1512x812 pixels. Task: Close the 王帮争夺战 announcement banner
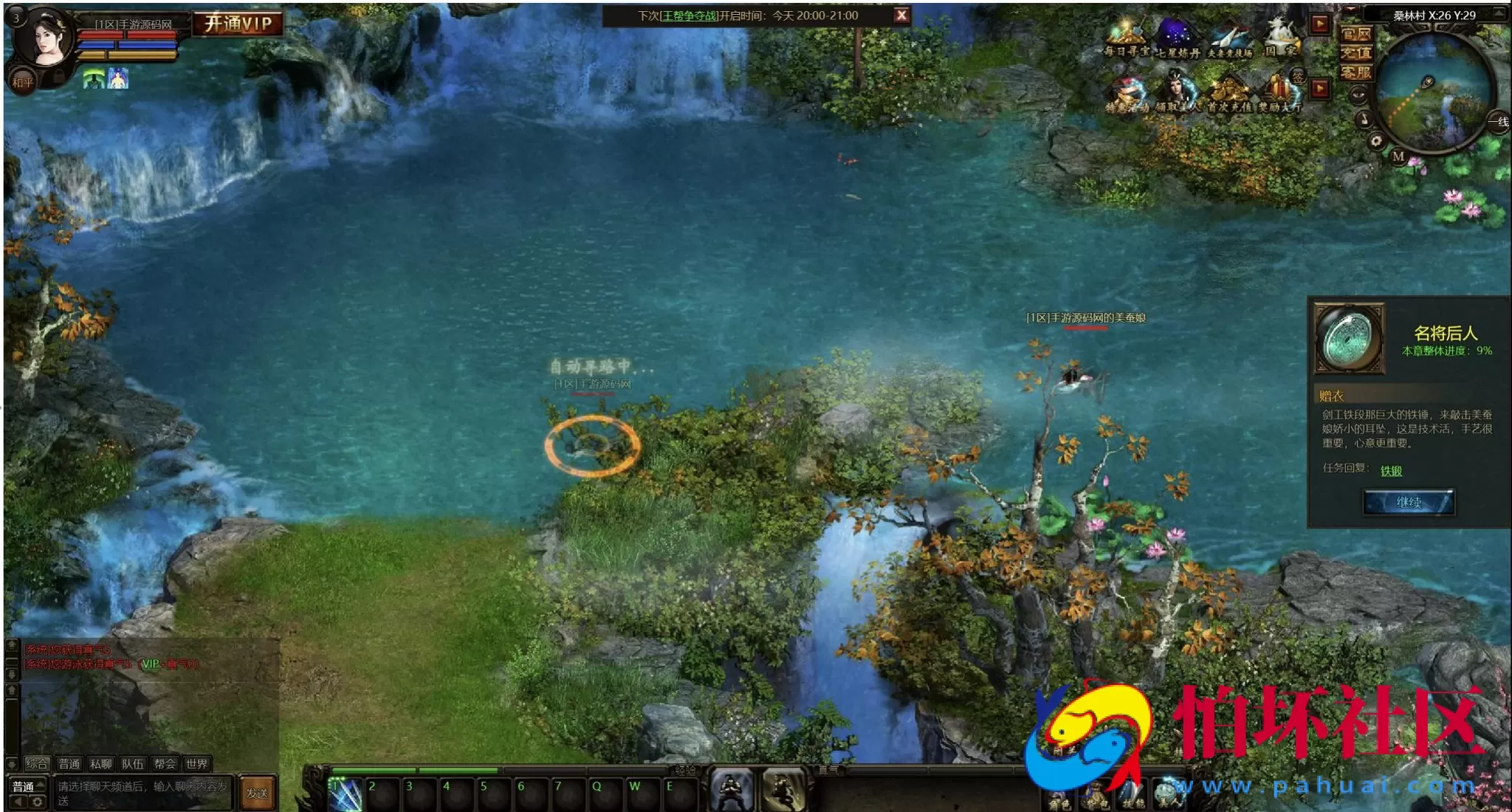pos(901,16)
